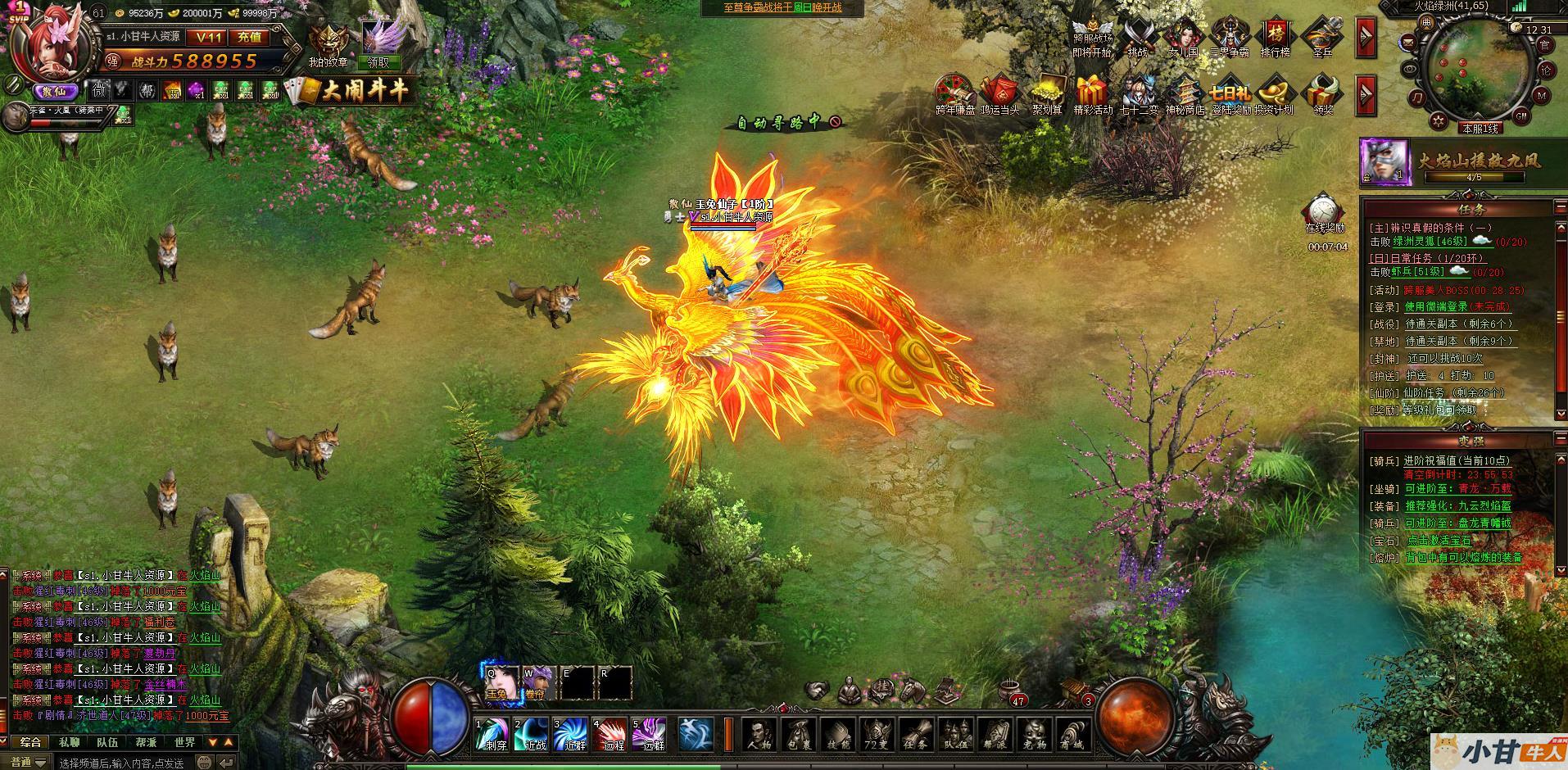This screenshot has width=1568, height=770.
Task: Click the 充值 recharge button
Action: click(x=249, y=37)
